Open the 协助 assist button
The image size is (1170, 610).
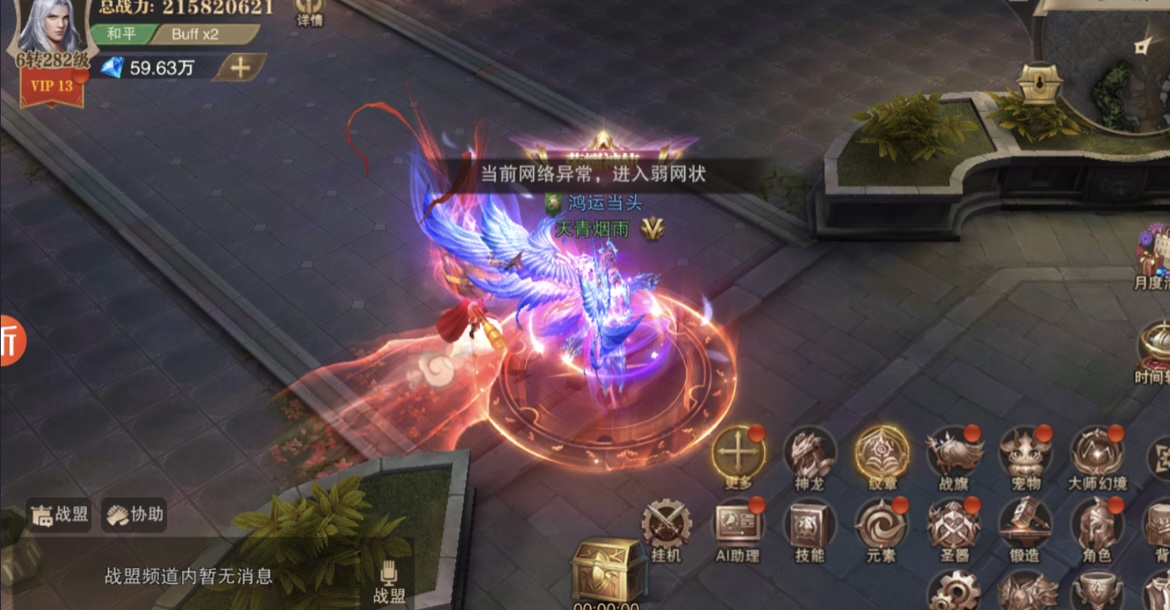[x=134, y=514]
